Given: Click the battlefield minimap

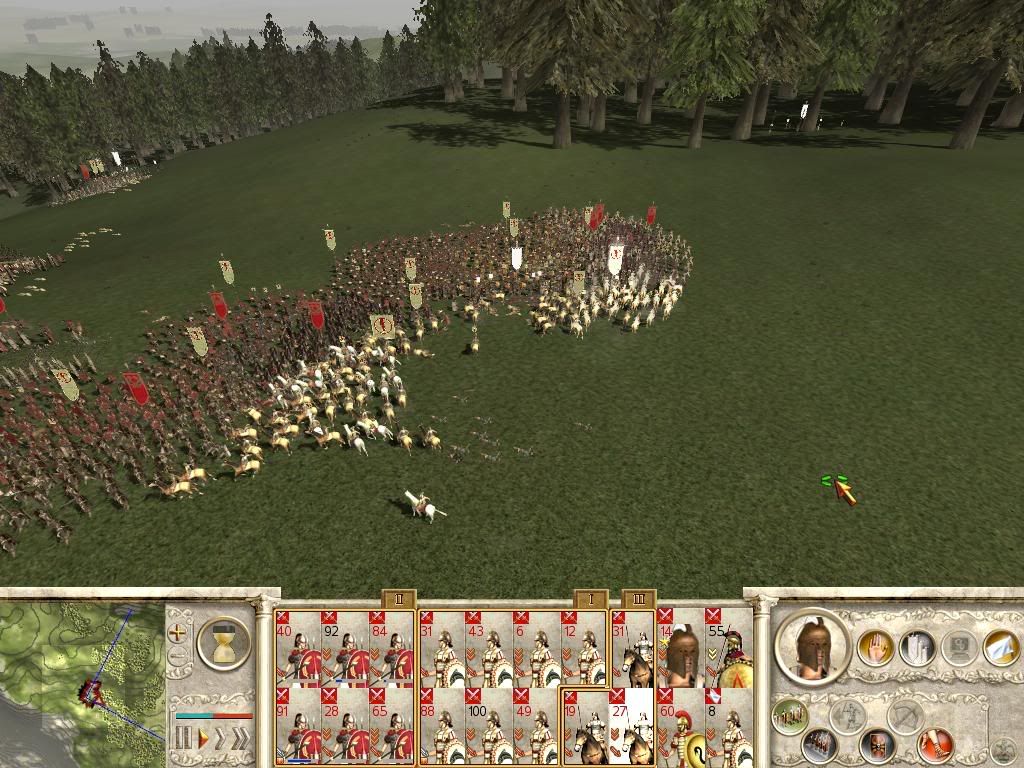Looking at the screenshot, I should (80, 680).
